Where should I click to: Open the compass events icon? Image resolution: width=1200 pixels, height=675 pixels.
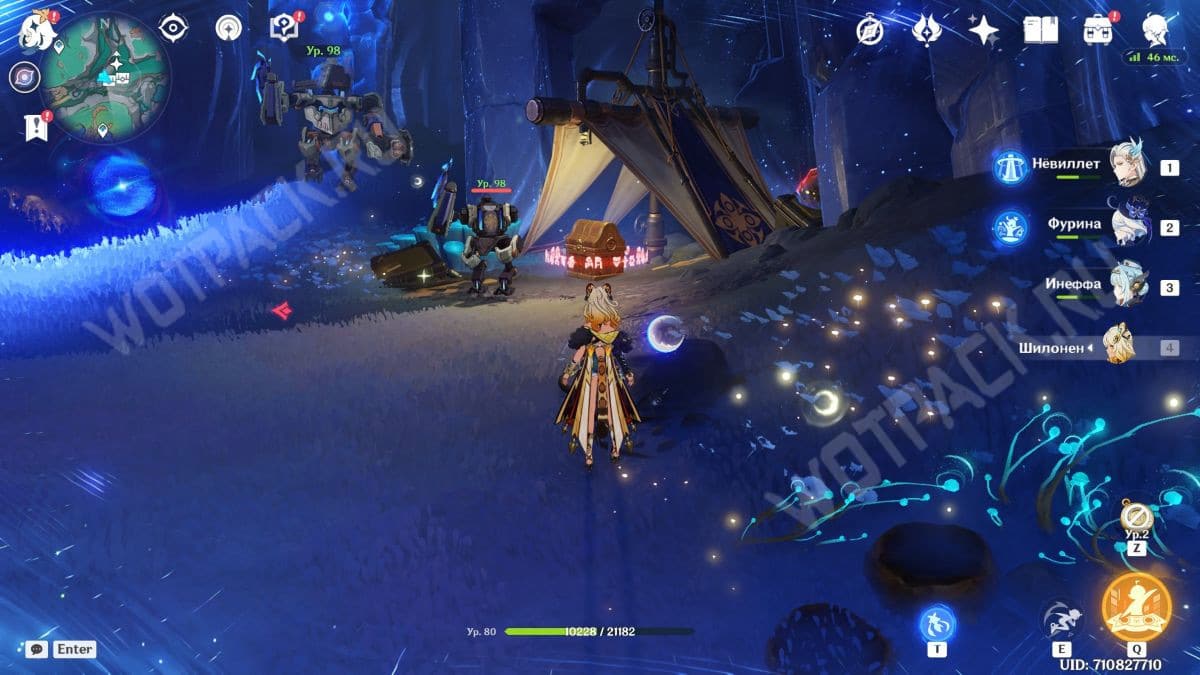[x=870, y=31]
